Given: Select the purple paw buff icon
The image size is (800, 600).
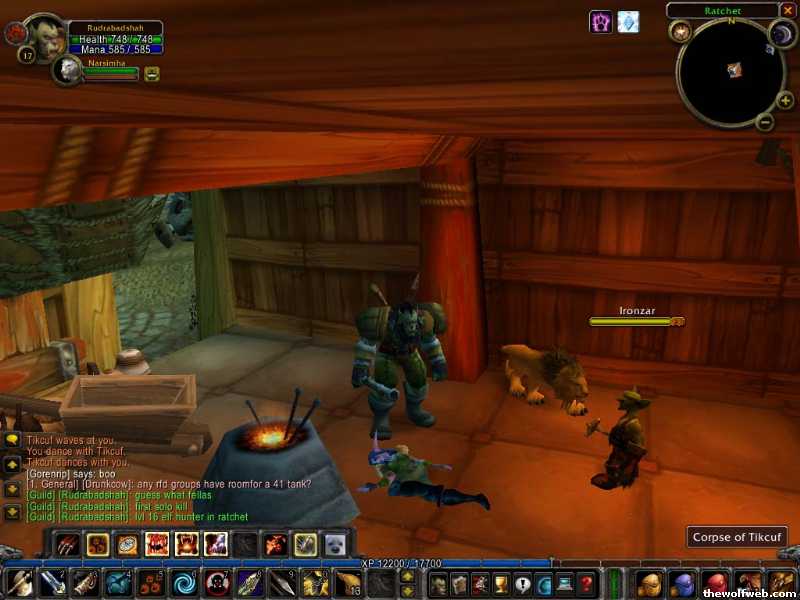Looking at the screenshot, I should (600, 21).
